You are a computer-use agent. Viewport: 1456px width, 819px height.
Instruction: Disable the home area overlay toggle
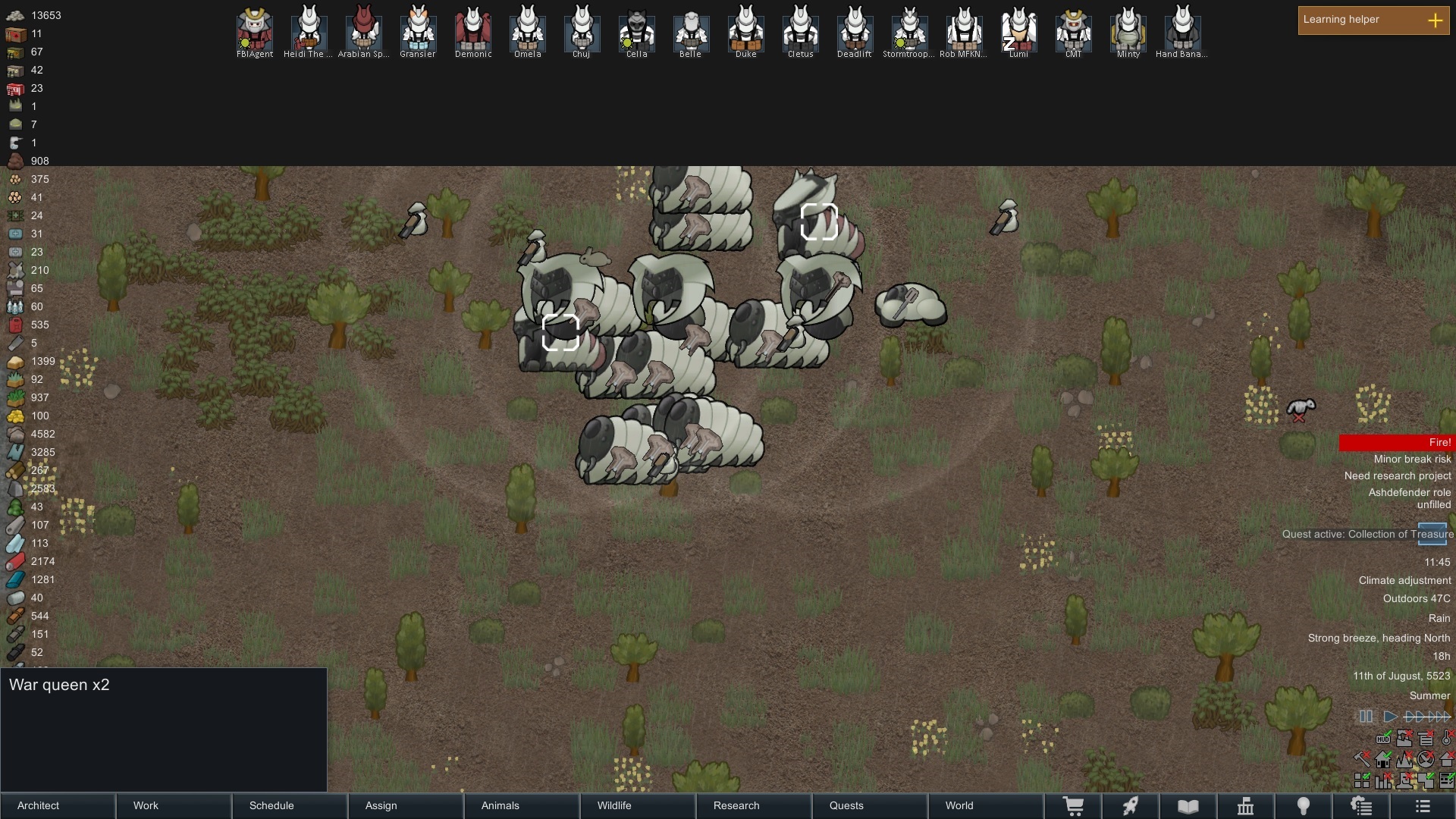point(1382,759)
